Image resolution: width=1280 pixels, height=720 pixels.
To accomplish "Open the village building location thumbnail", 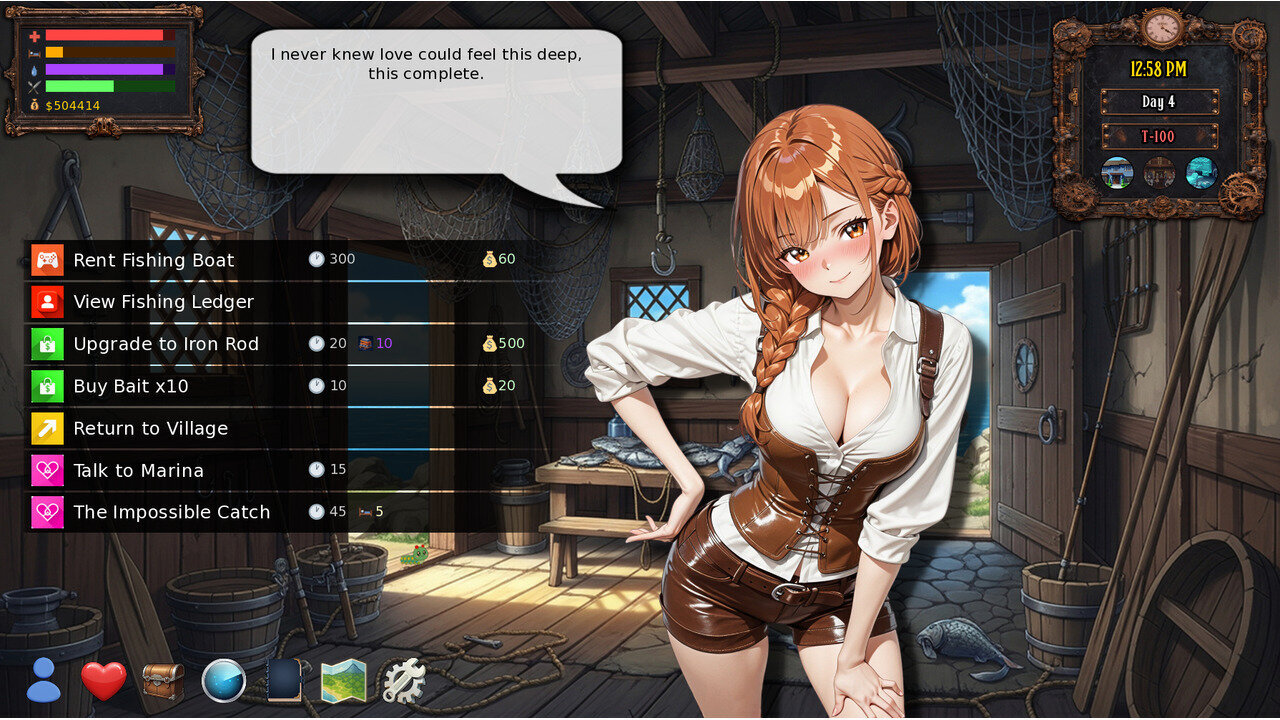I will click(x=1115, y=173).
